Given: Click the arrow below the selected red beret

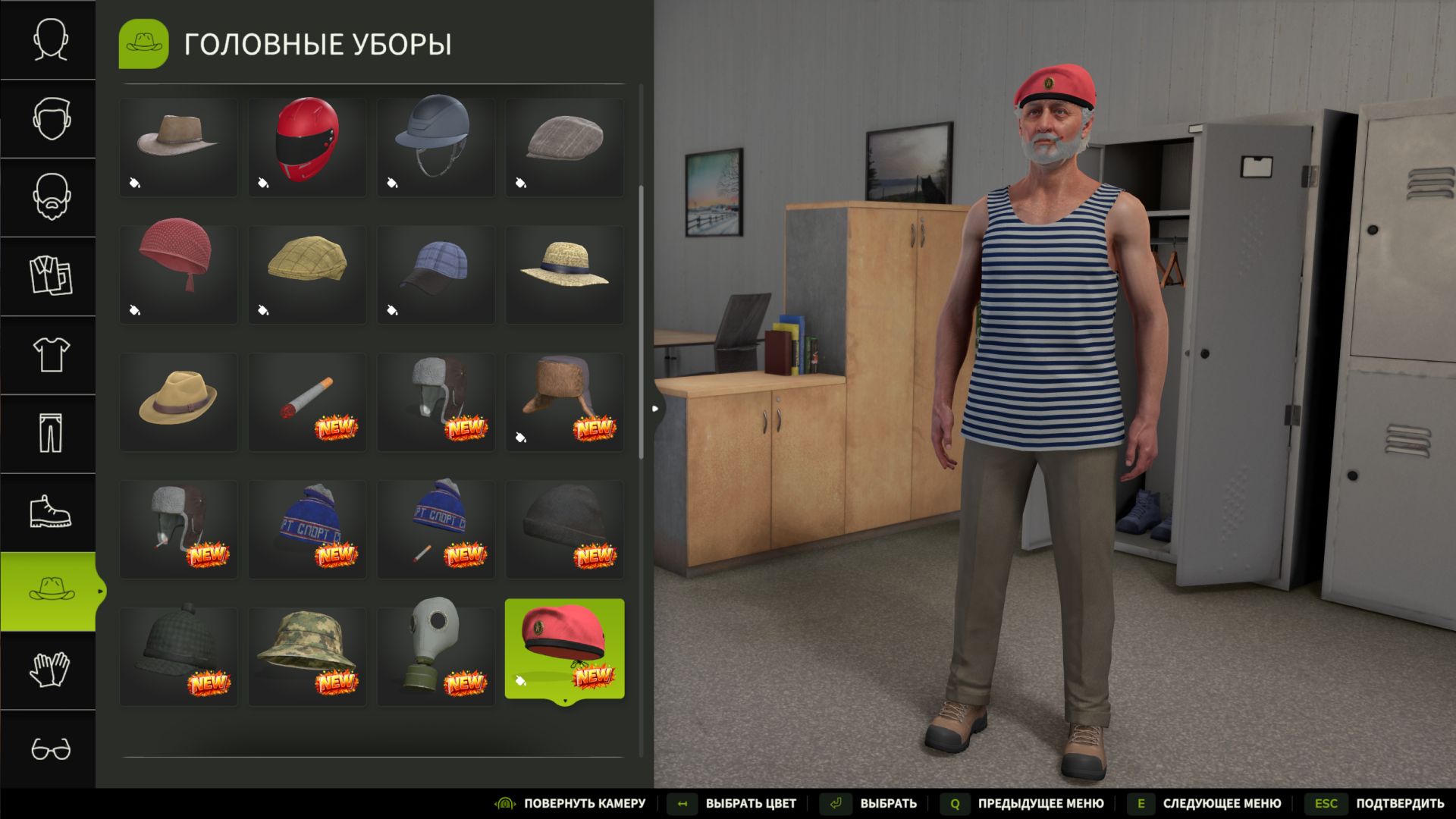Looking at the screenshot, I should pos(564,701).
